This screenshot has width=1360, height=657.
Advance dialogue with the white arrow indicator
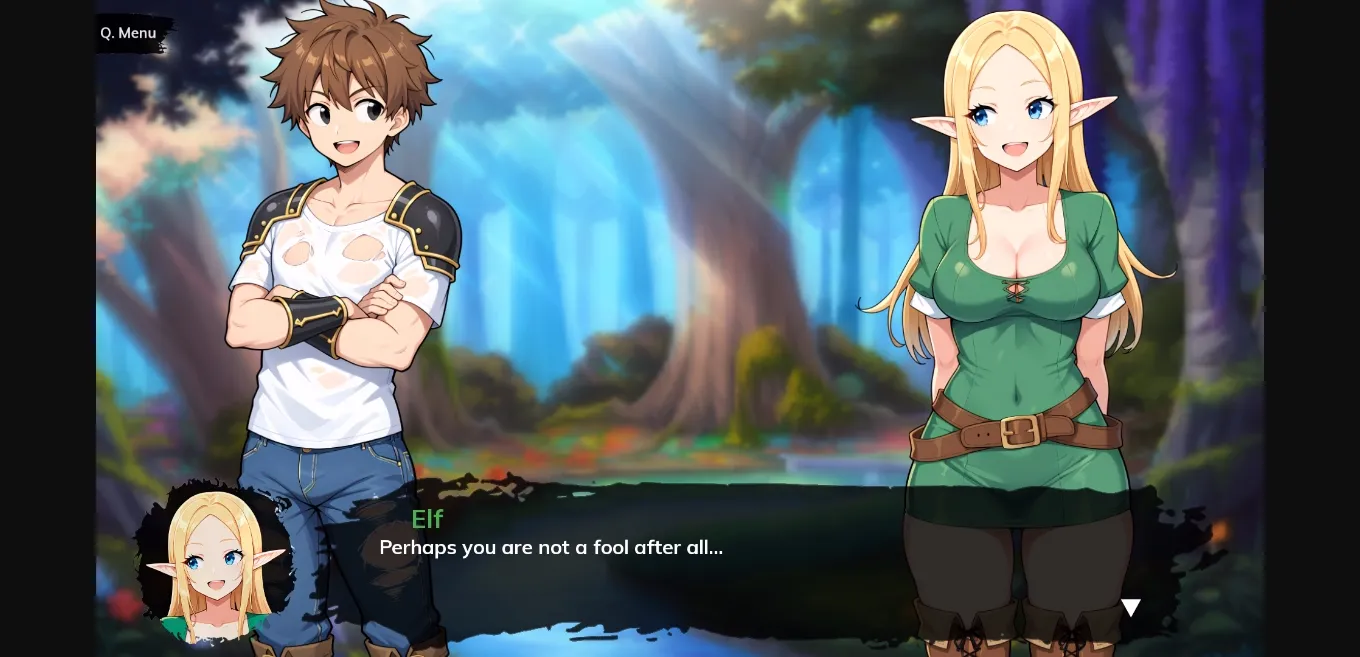1130,607
